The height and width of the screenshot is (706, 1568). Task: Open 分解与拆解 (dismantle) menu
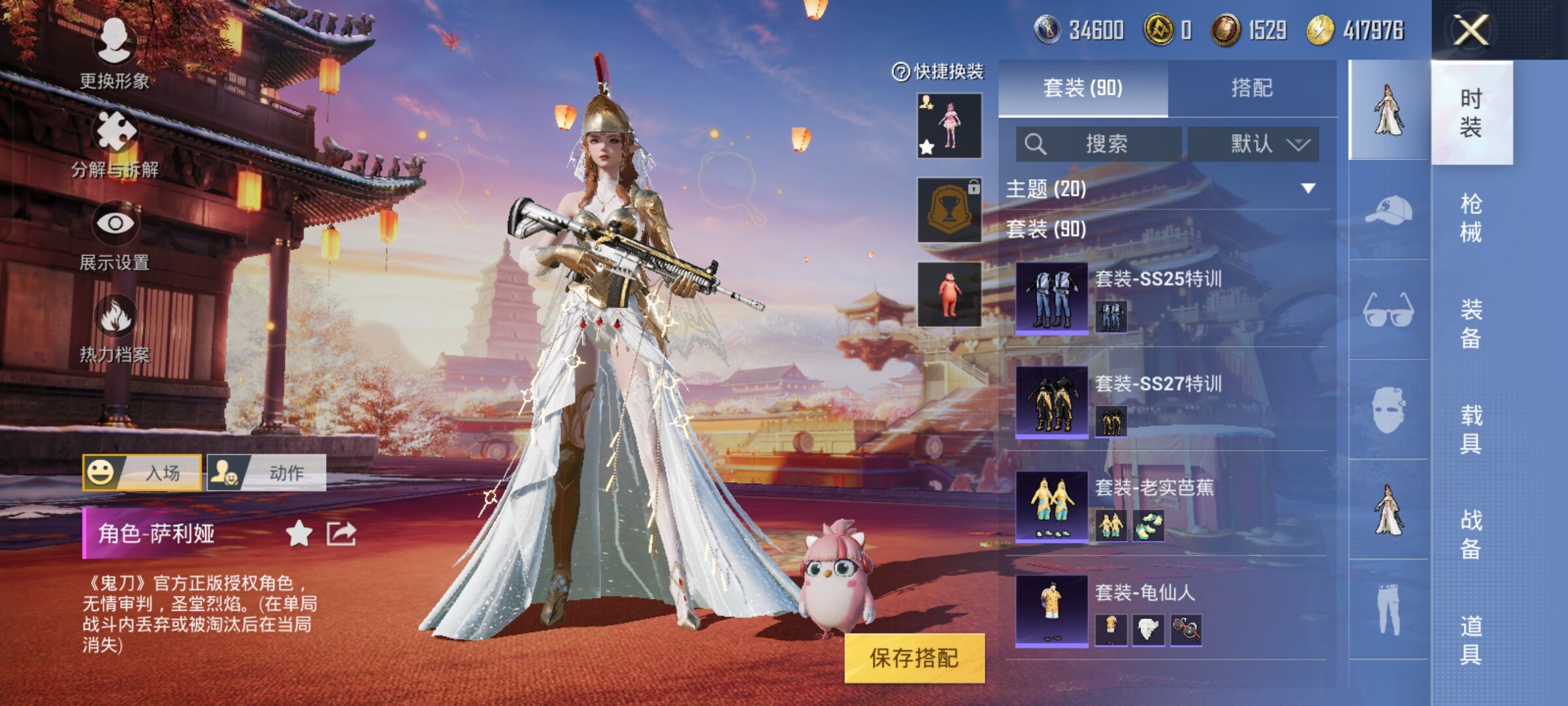click(x=116, y=144)
